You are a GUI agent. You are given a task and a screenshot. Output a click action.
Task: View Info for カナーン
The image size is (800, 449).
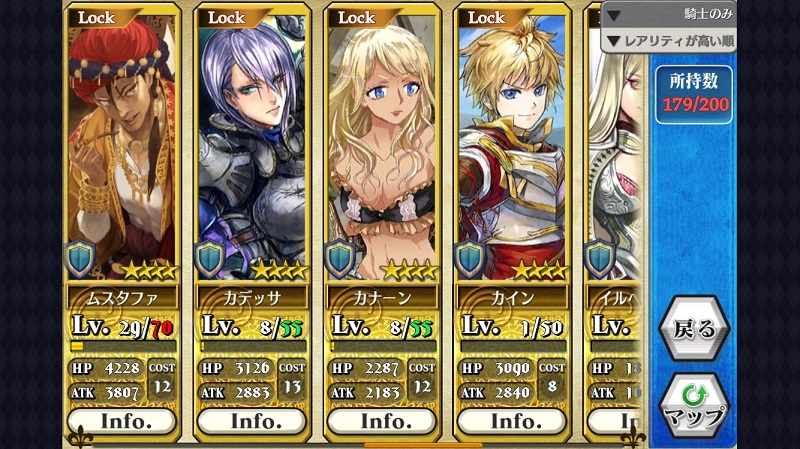tap(382, 421)
